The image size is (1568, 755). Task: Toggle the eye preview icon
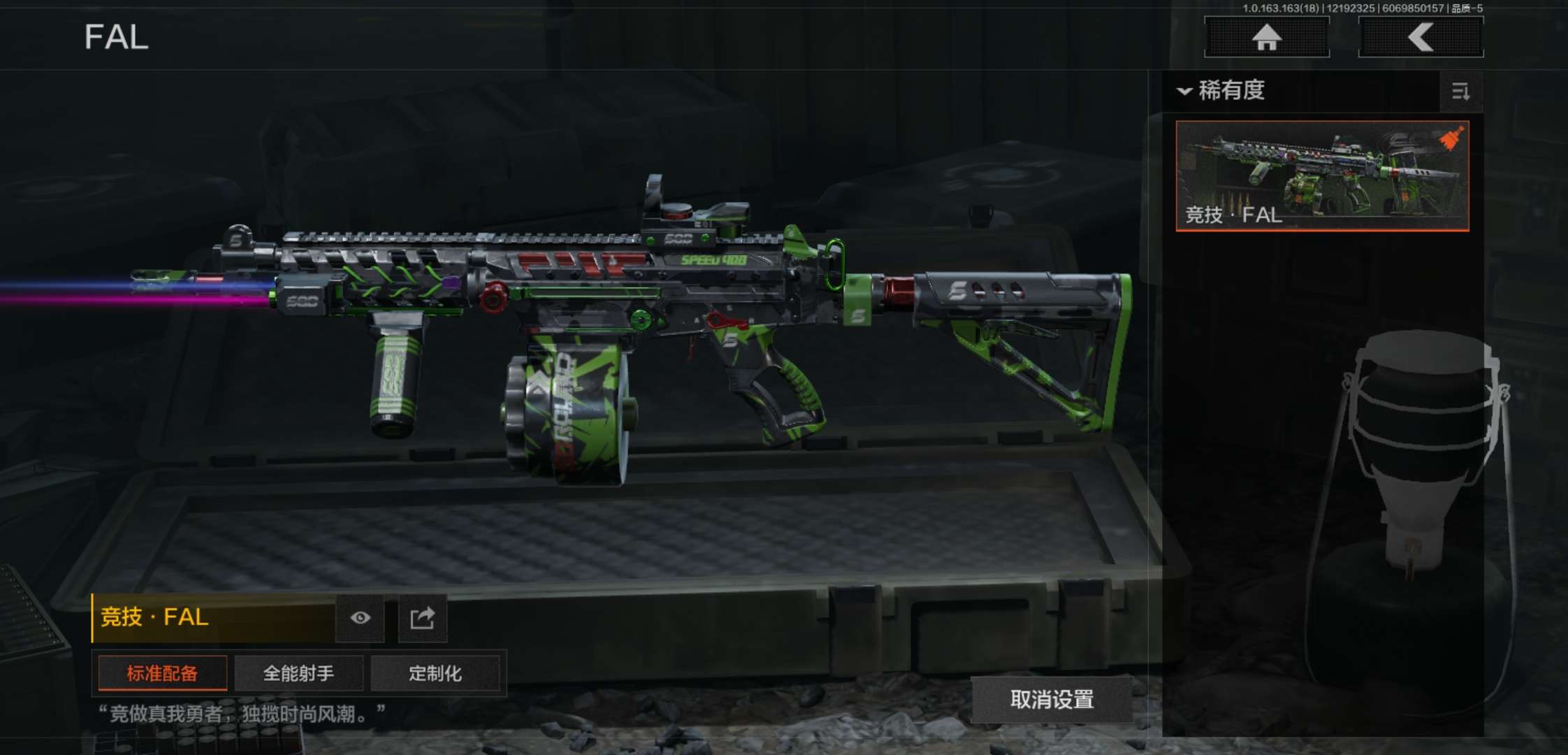pos(360,618)
